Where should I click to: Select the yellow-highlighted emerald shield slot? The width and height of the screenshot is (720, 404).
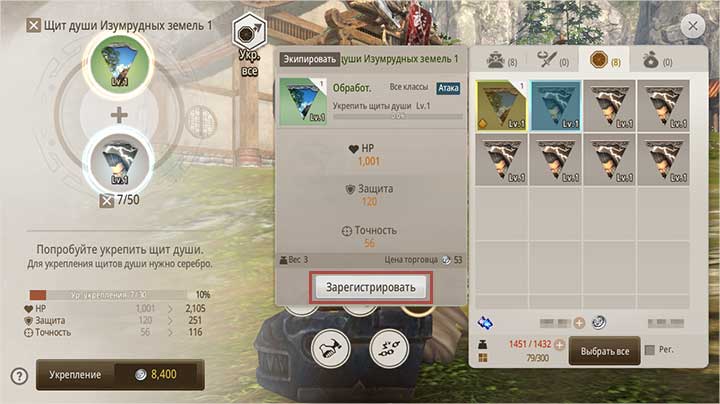click(500, 106)
